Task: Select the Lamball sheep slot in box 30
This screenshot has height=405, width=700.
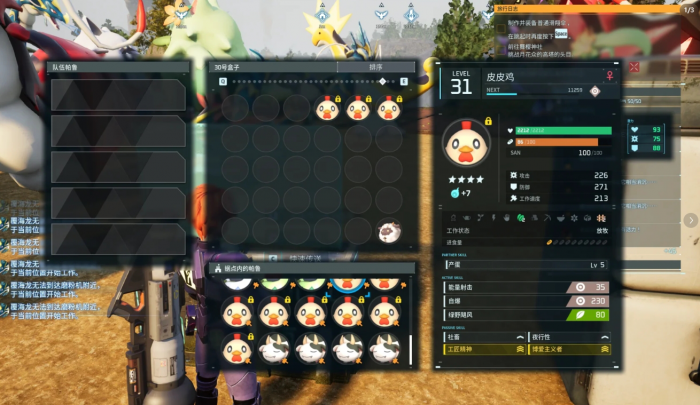Action: [x=389, y=232]
